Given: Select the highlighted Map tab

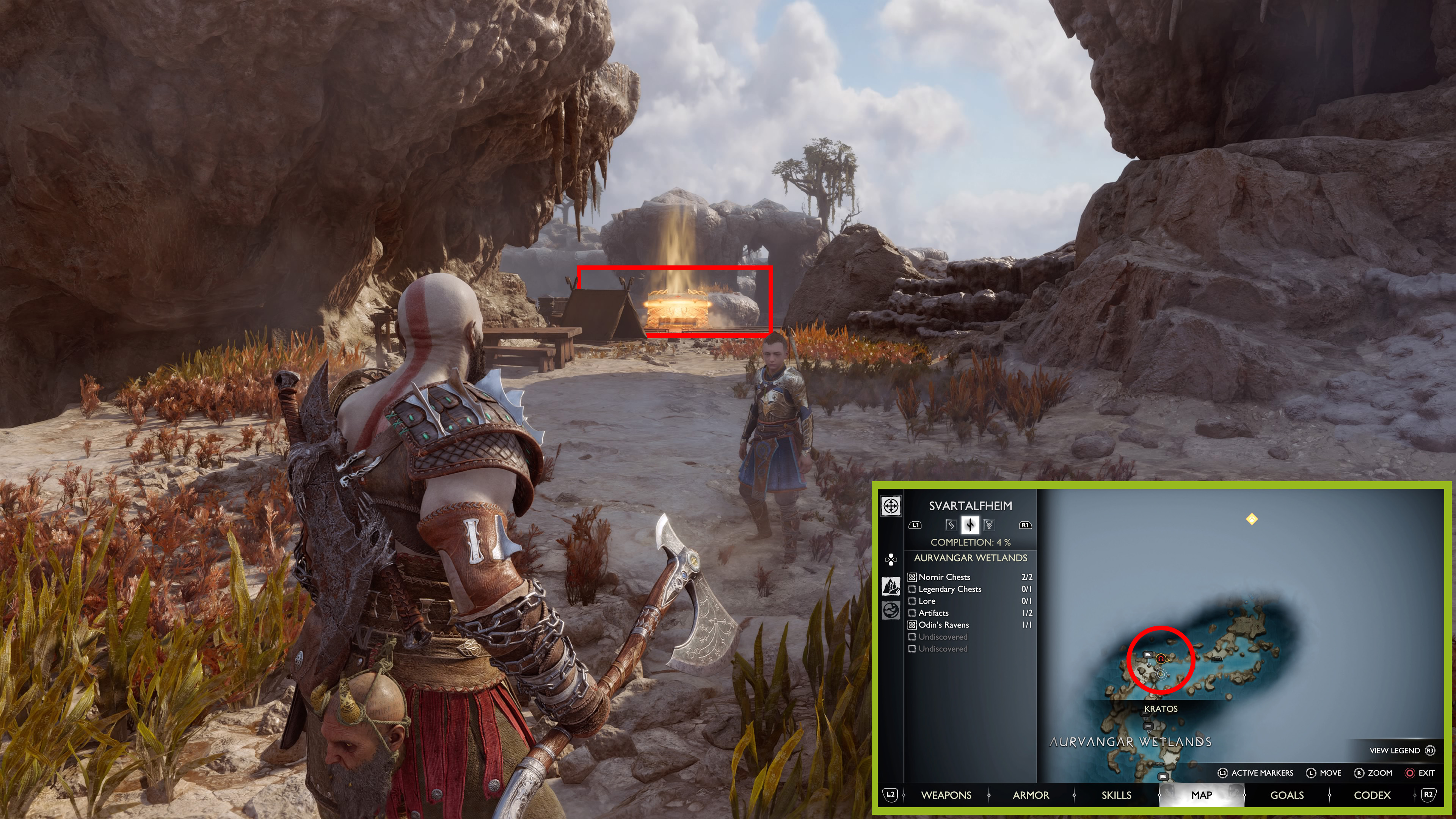Looking at the screenshot, I should click(1201, 795).
